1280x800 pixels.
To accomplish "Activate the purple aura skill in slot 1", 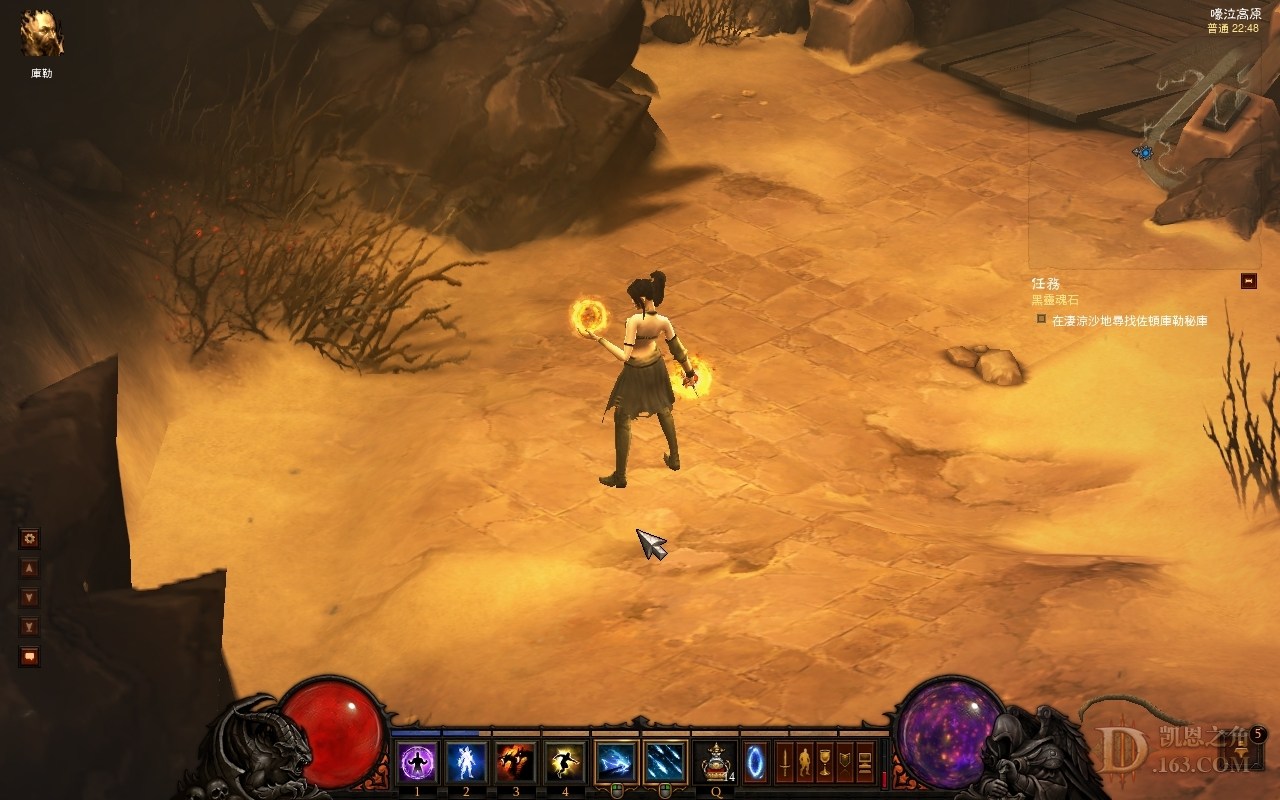I will (418, 763).
